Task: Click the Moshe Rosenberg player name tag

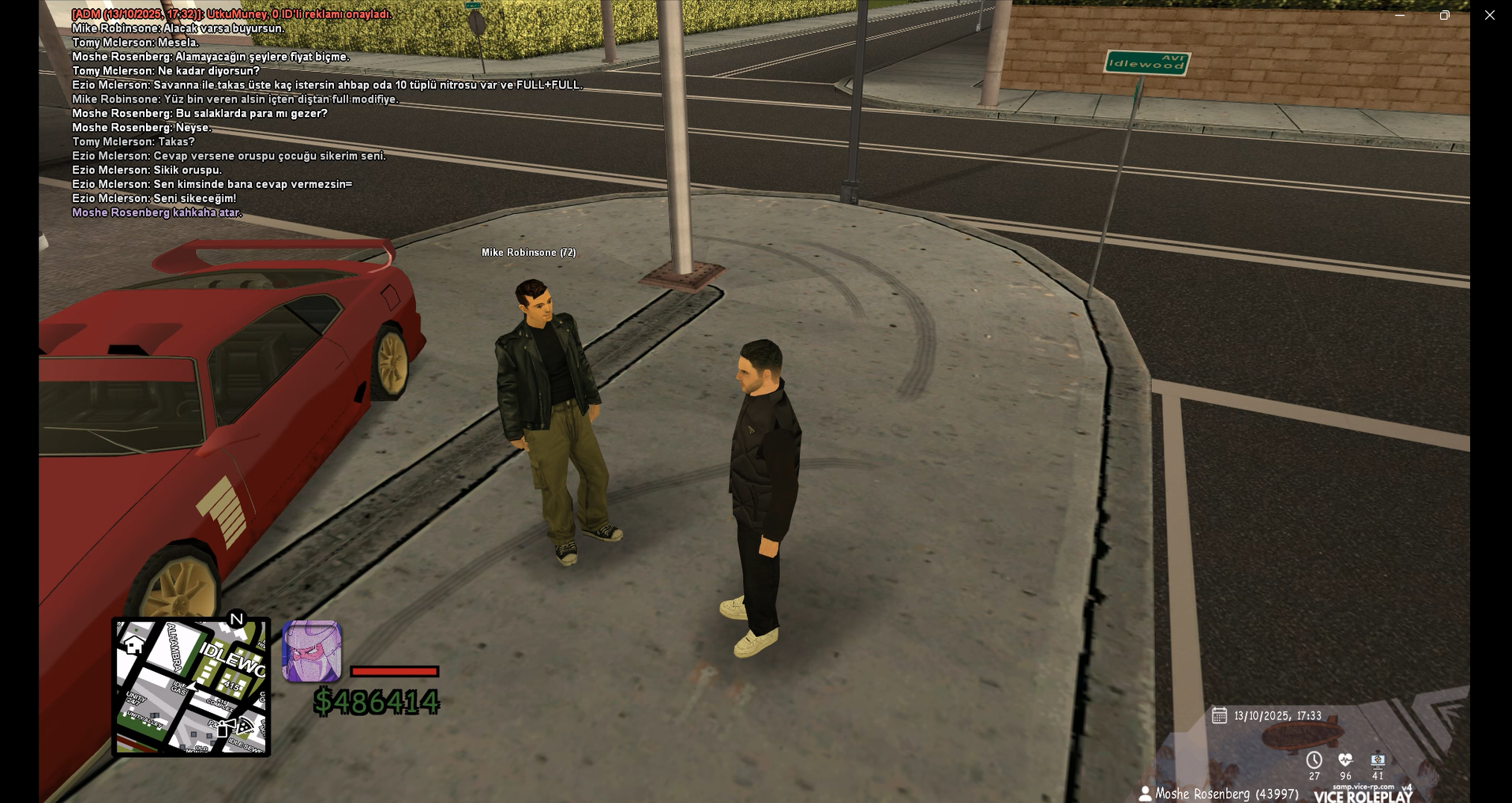Action: 1218,794
